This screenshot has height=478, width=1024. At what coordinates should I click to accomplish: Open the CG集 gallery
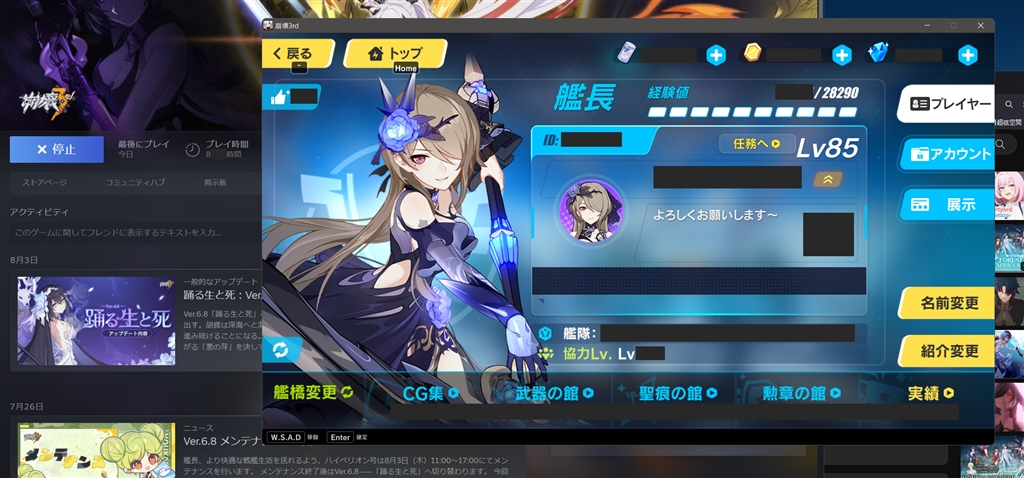point(430,393)
